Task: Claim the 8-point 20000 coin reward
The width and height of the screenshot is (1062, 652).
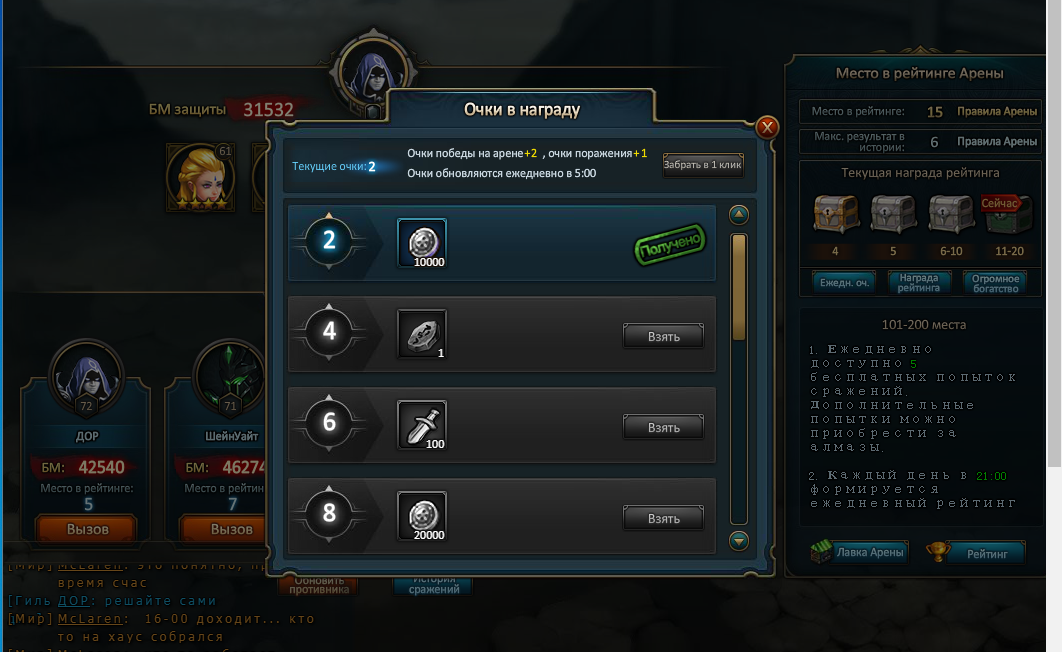Action: pyautogui.click(x=663, y=518)
